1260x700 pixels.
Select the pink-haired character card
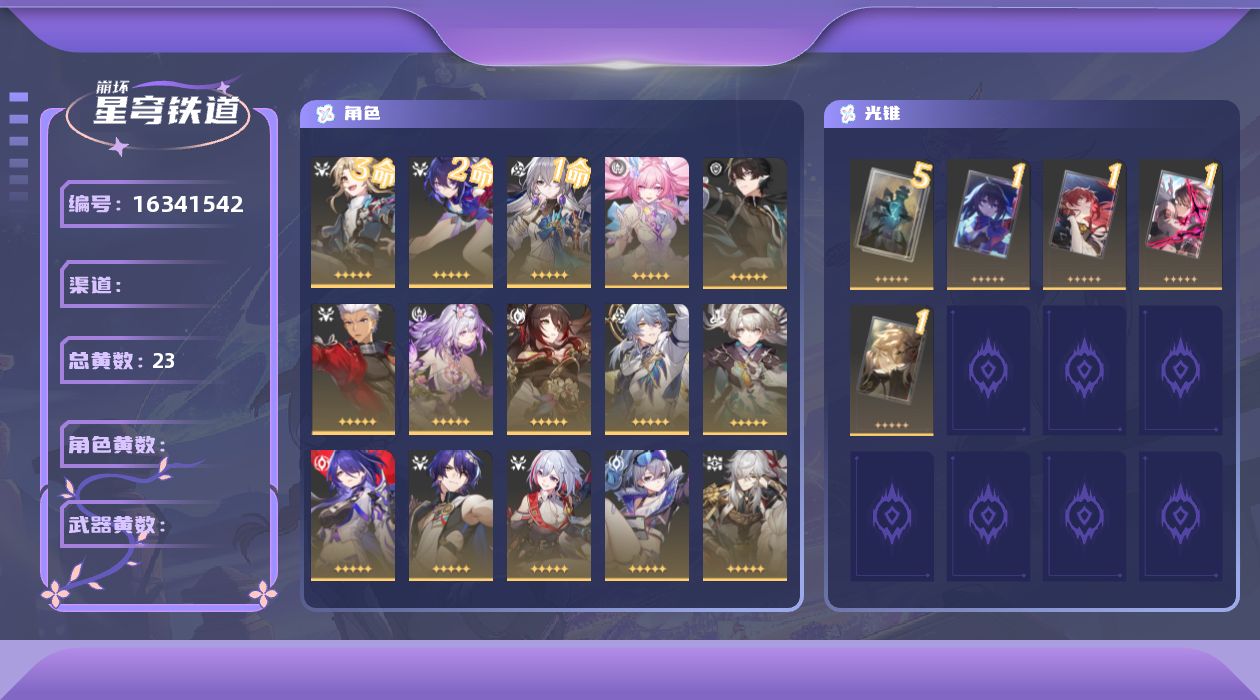pos(647,222)
